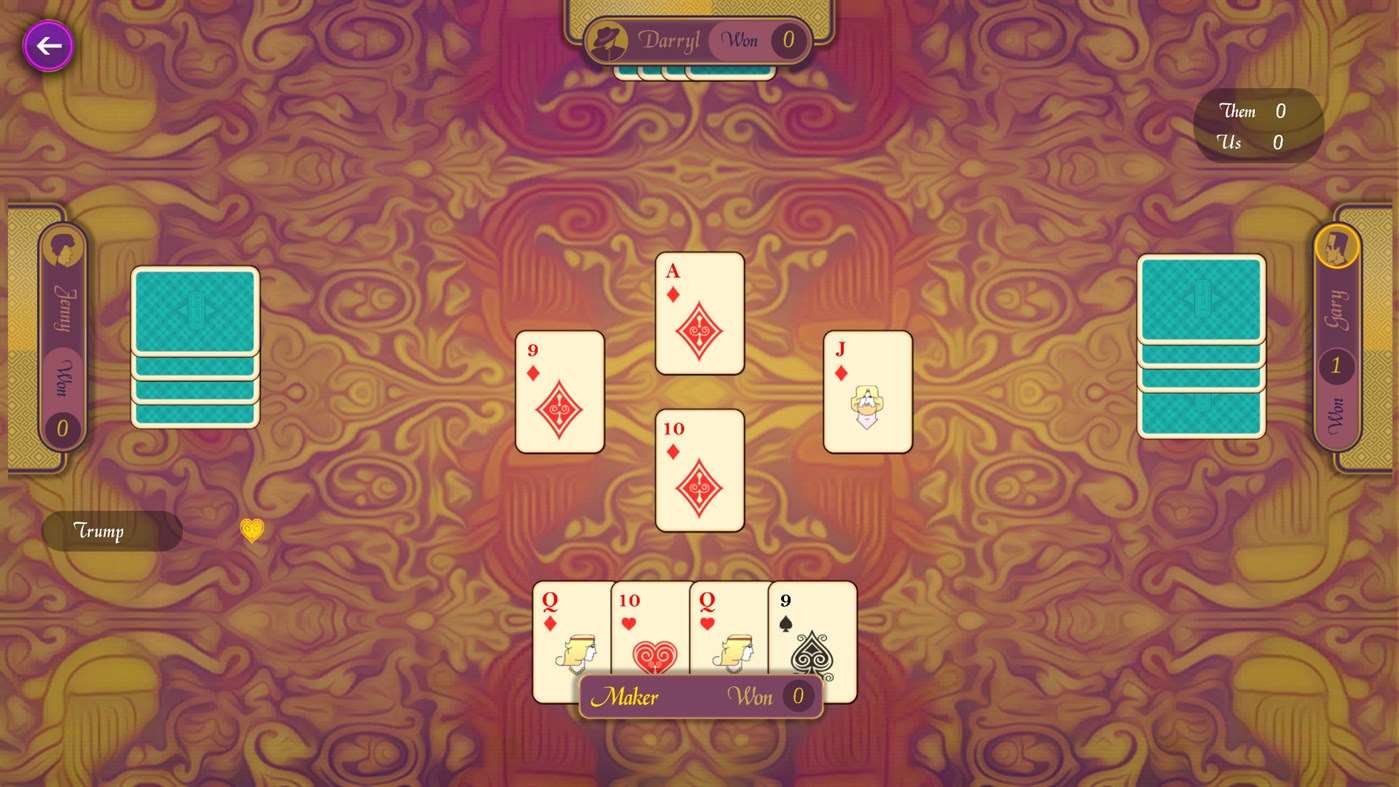Click the heart trump suit icon
Image resolution: width=1399 pixels, height=787 pixels.
(x=251, y=529)
